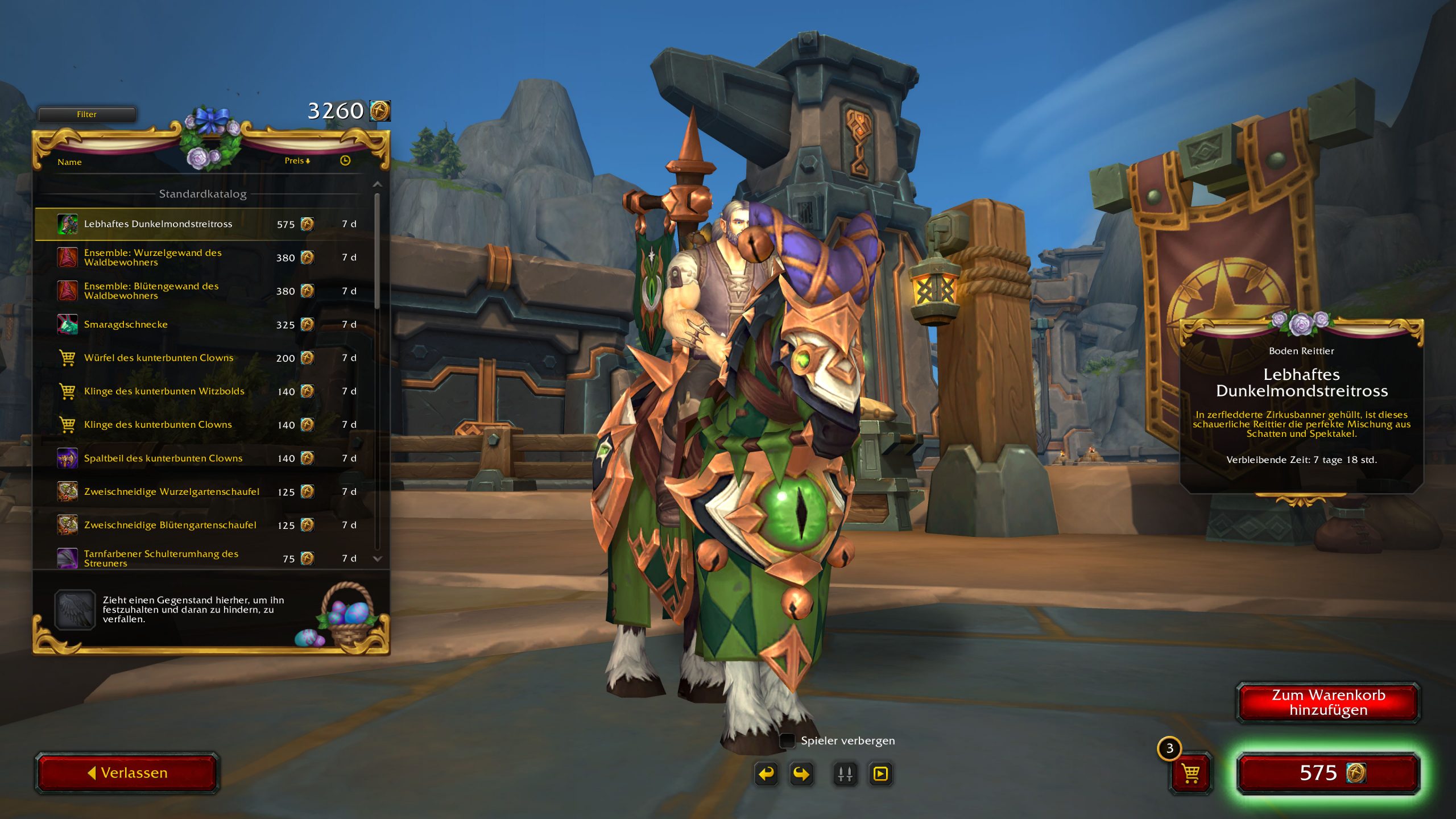Click the empty freeze item slot
Viewport: 1456px width, 819px height.
(75, 610)
